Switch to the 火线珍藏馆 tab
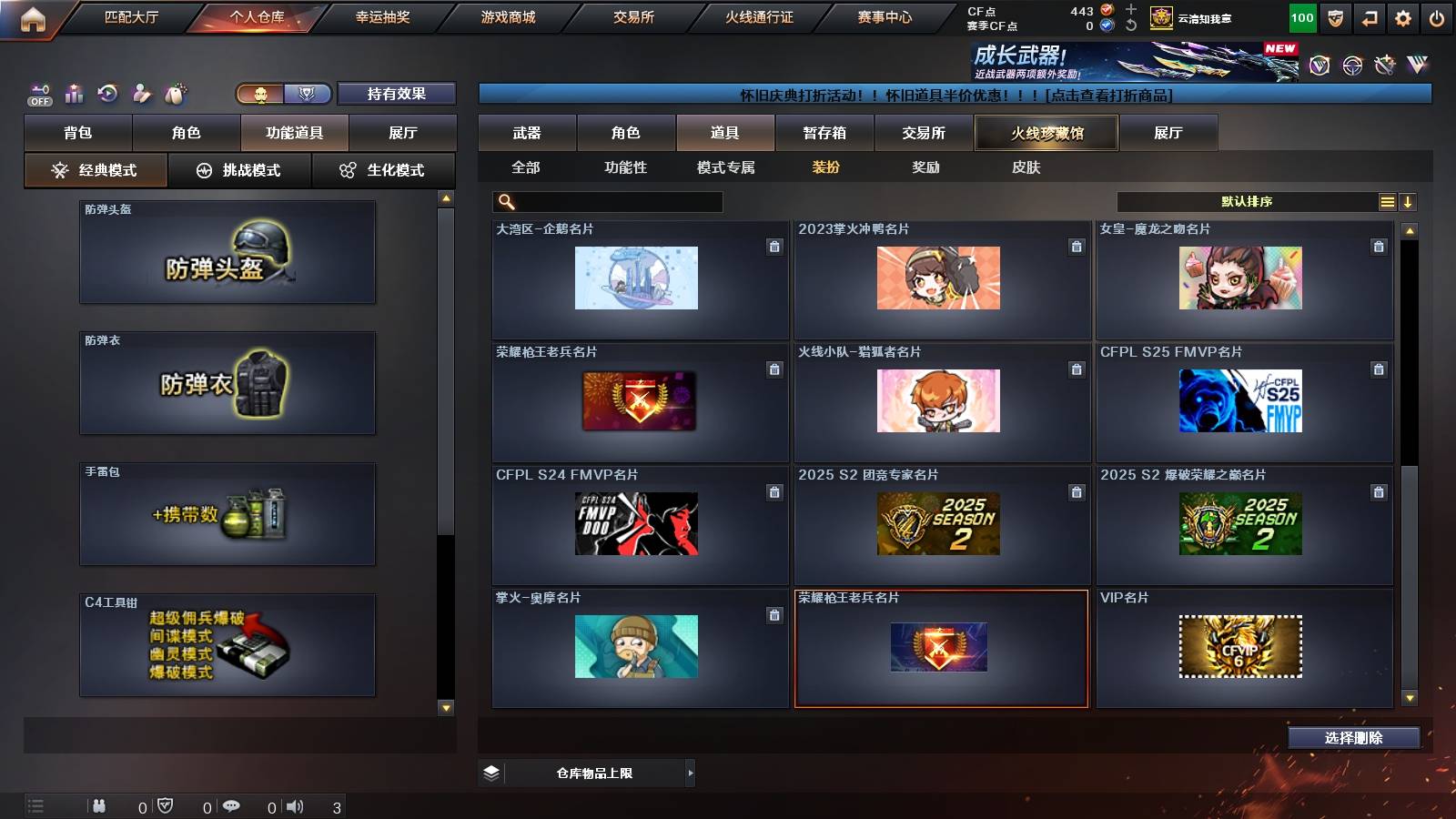 [1045, 133]
